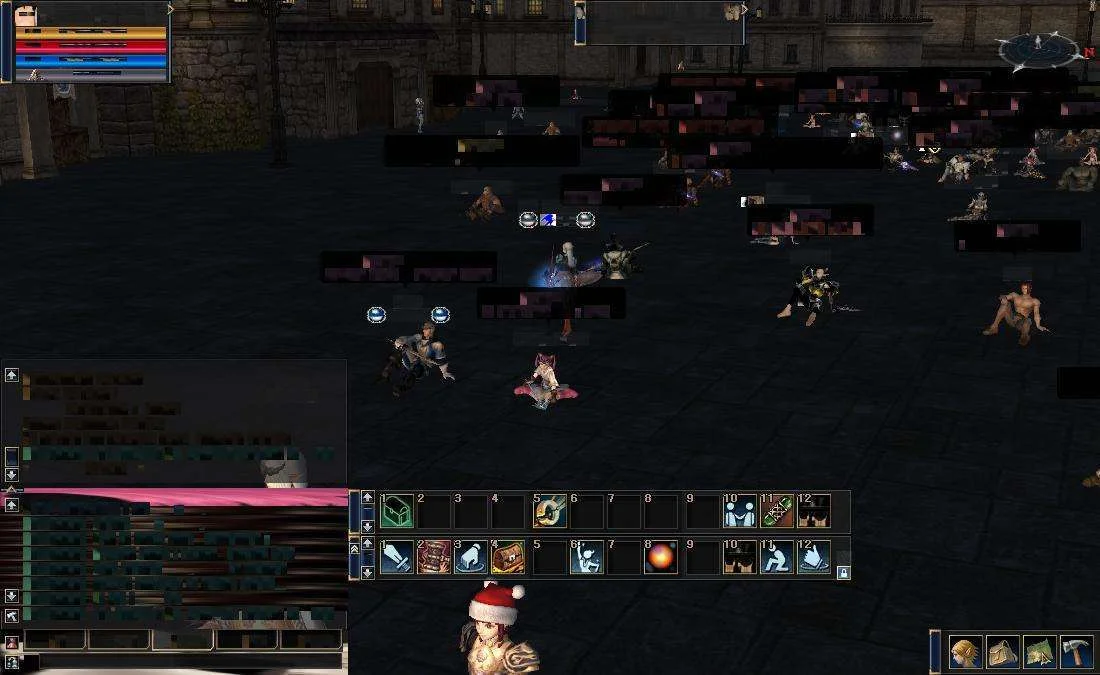Click the hammer icon in the menu bar
This screenshot has width=1100, height=675.
point(1076,653)
